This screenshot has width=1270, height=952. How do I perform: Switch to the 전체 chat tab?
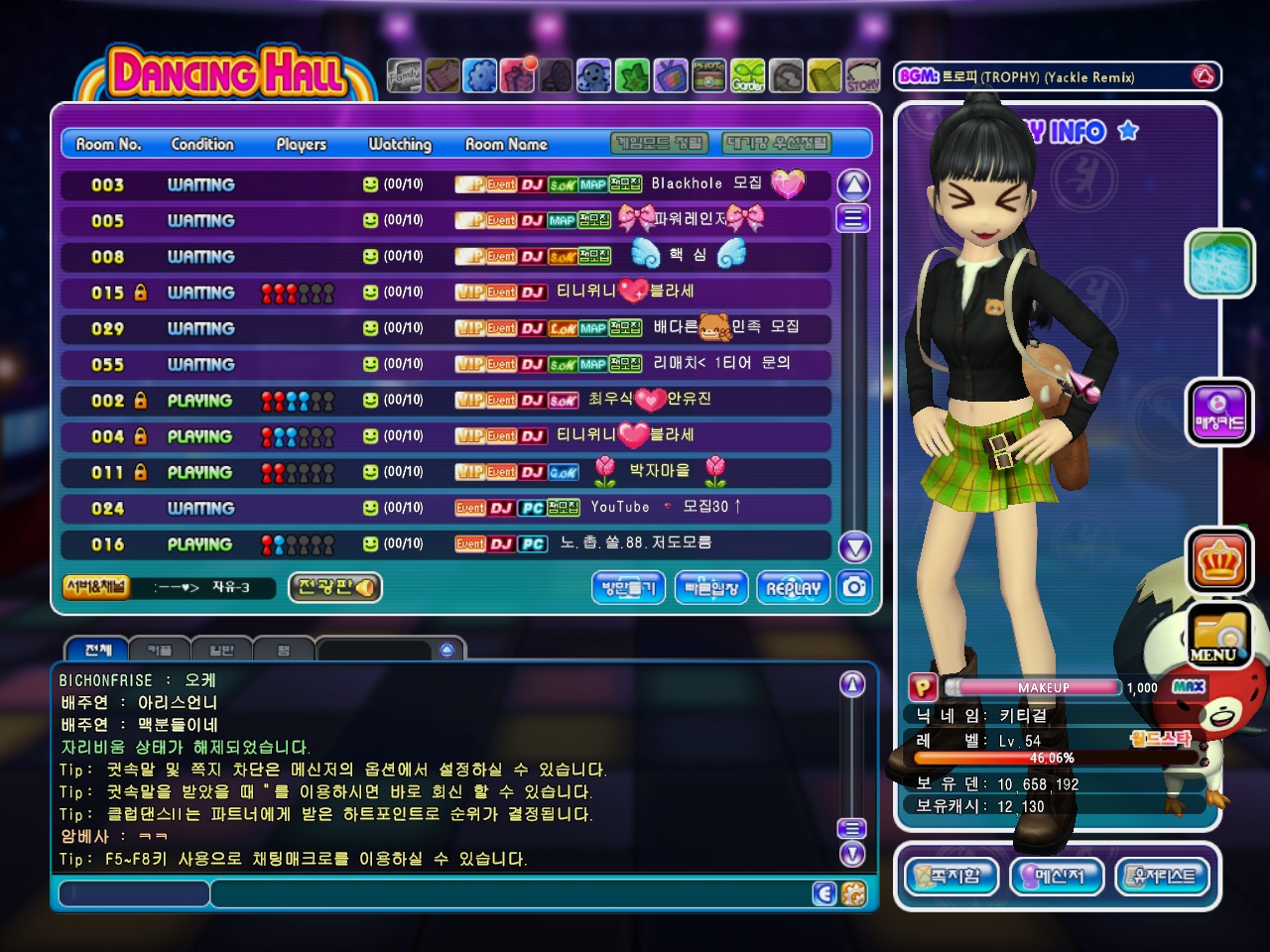pyautogui.click(x=97, y=651)
